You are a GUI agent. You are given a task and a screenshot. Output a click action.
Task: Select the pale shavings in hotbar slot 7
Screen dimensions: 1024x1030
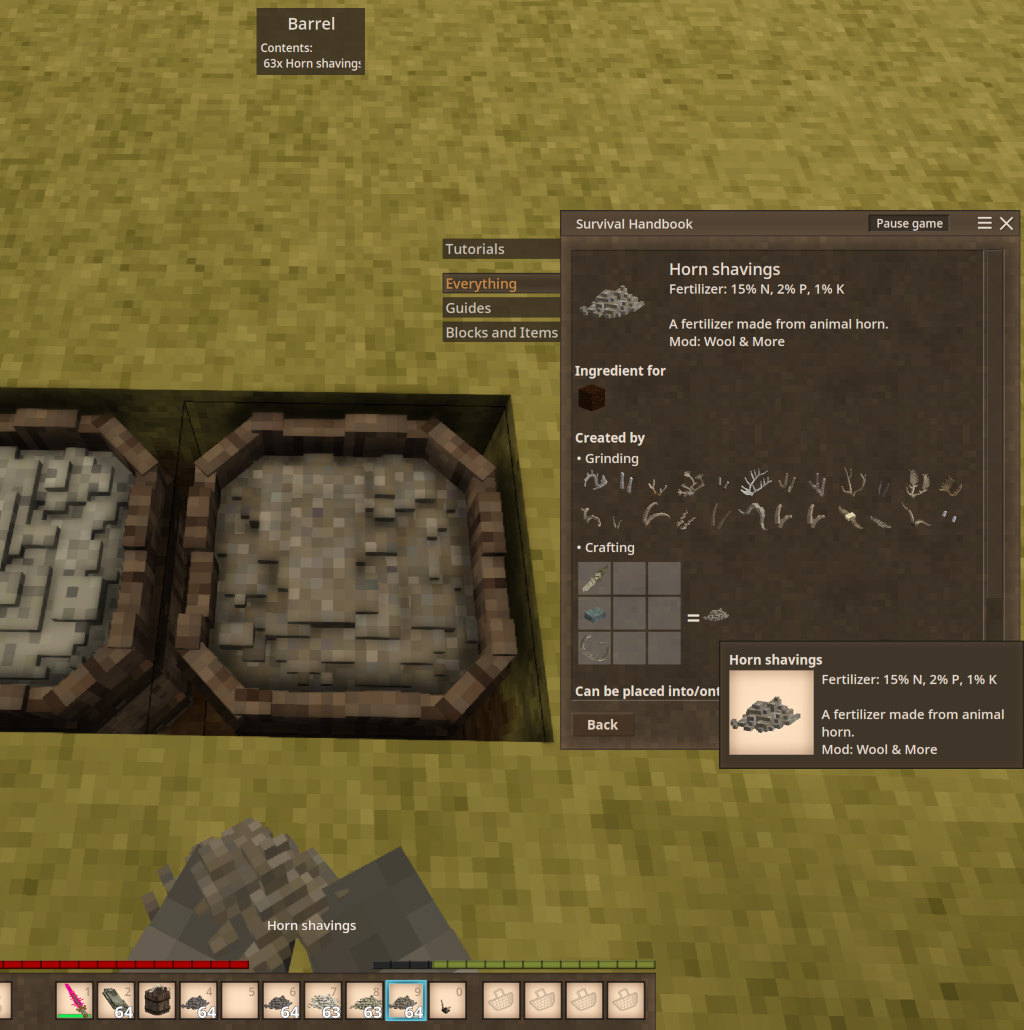click(x=323, y=1000)
